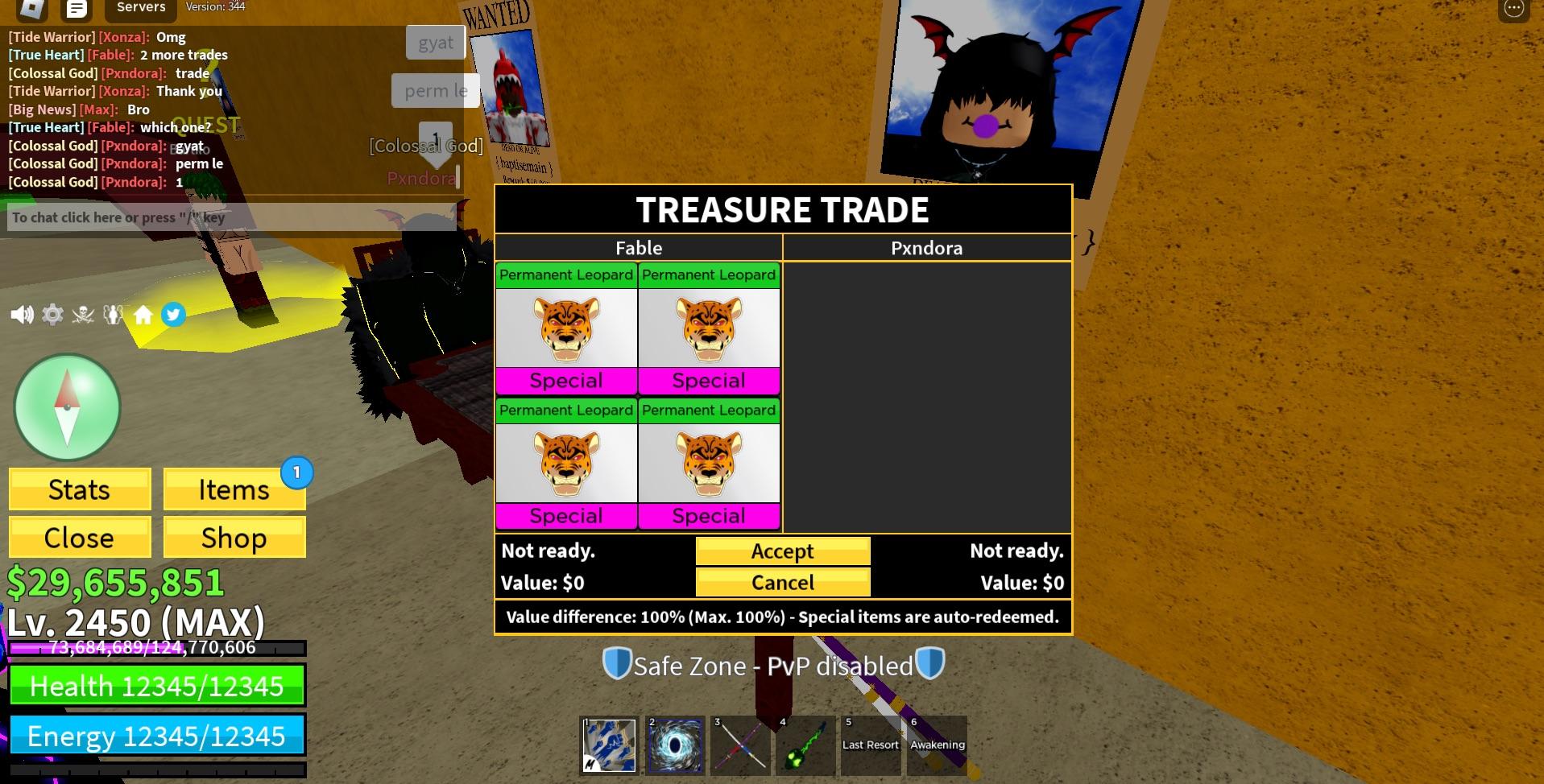The image size is (1544, 784).
Task: Click the chat input box
Action: pyautogui.click(x=232, y=217)
